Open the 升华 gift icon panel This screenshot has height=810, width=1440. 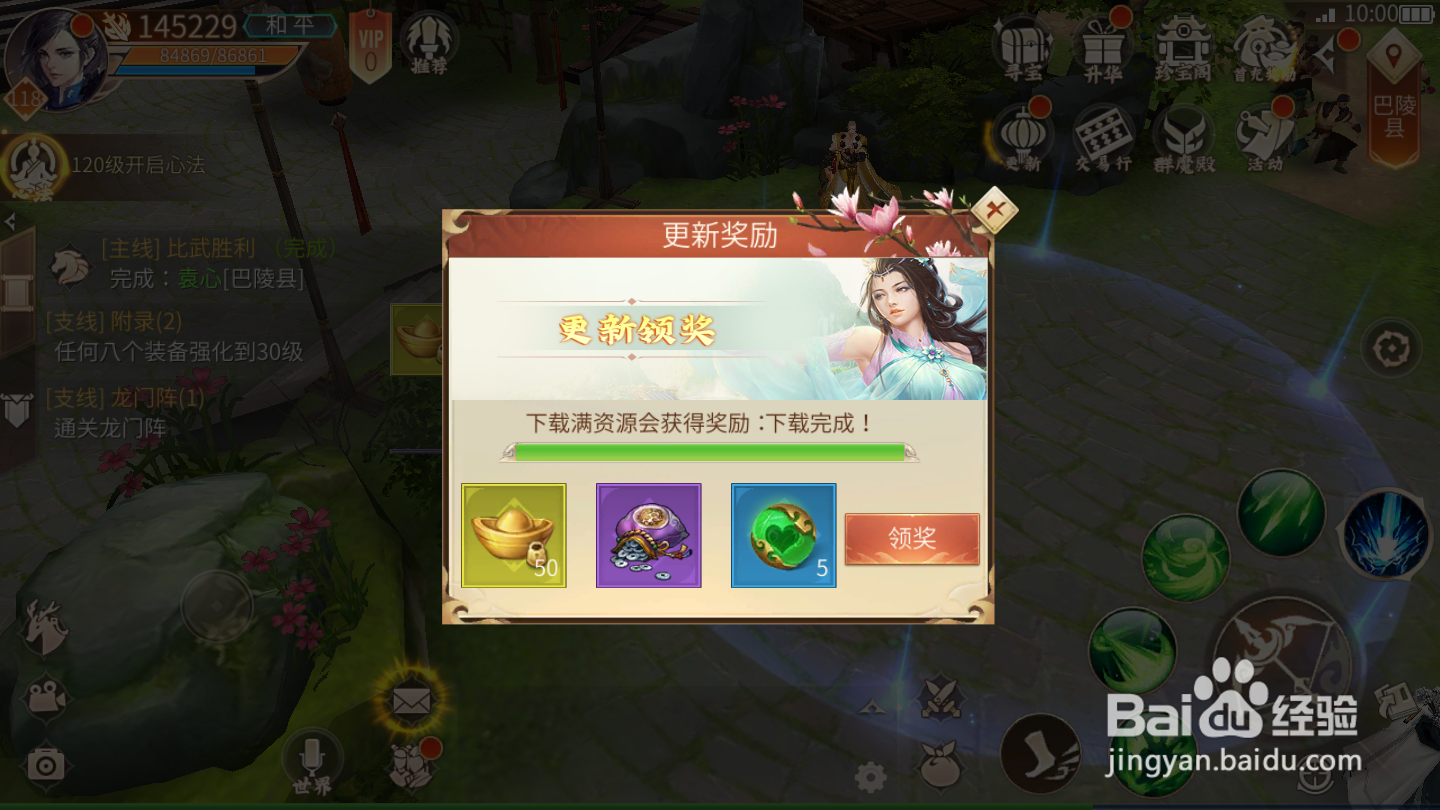click(x=1104, y=45)
